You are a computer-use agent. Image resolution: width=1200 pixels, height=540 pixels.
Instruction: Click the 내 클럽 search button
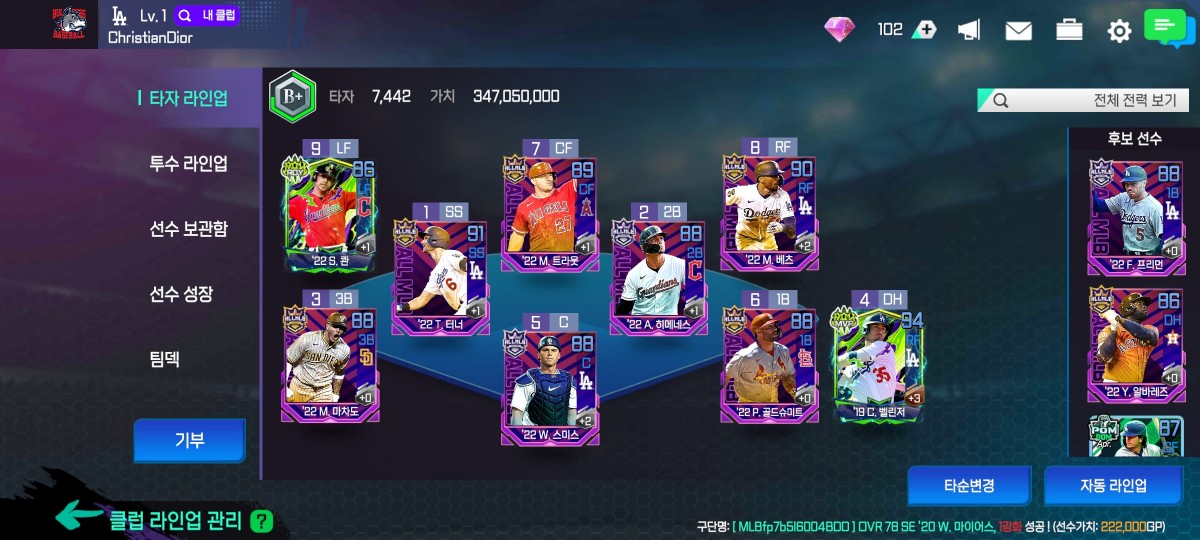click(x=207, y=16)
